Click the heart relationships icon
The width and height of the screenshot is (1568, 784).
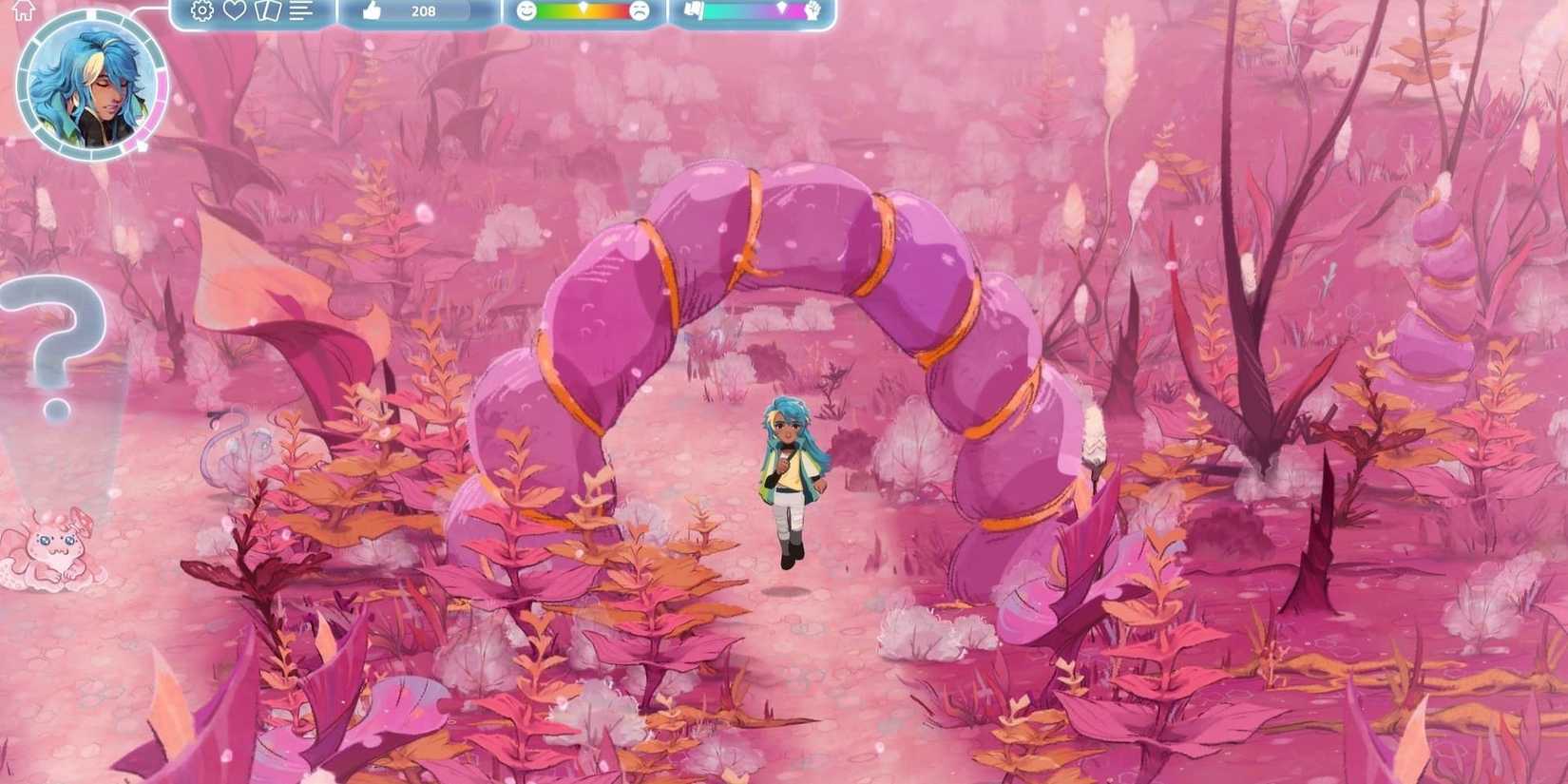click(x=234, y=12)
